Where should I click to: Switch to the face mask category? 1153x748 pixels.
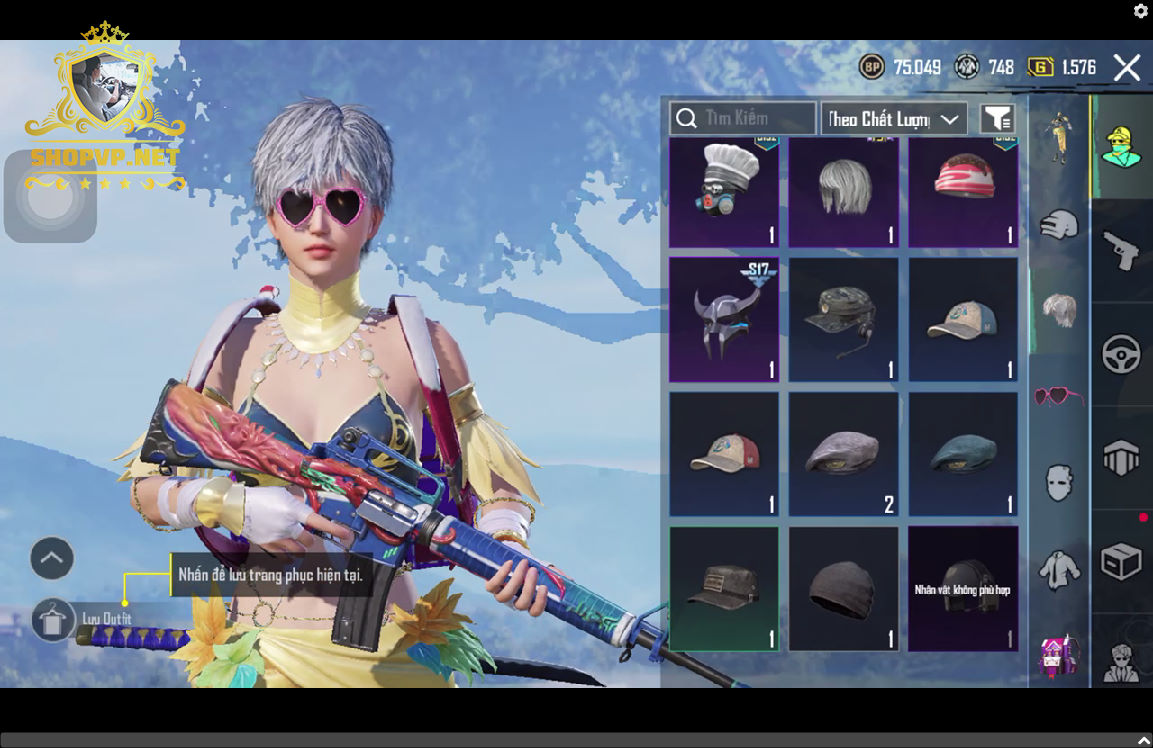coord(1058,483)
